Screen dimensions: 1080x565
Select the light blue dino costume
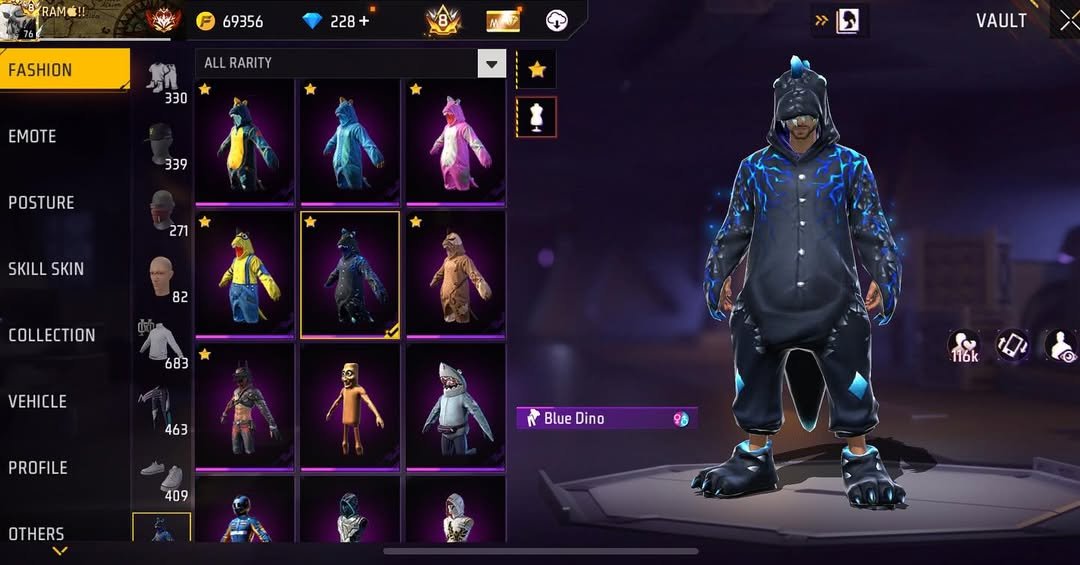click(349, 140)
